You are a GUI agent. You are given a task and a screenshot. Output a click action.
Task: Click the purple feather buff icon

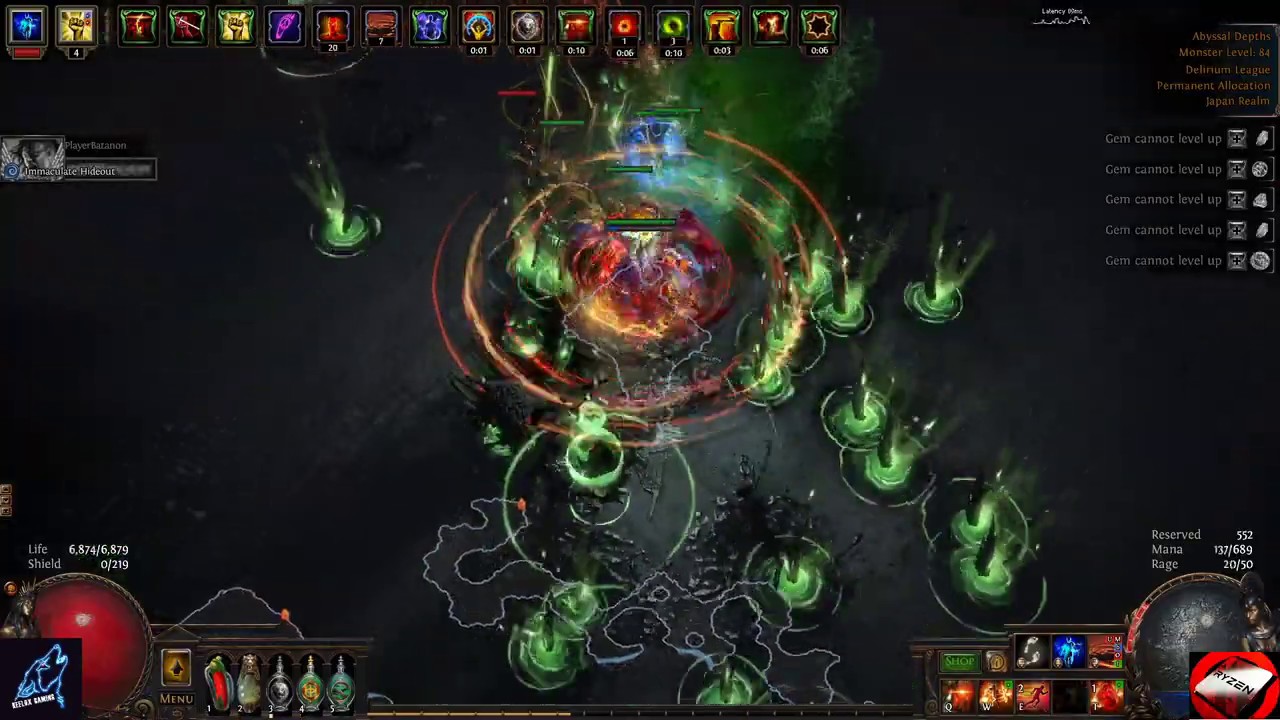(x=284, y=26)
